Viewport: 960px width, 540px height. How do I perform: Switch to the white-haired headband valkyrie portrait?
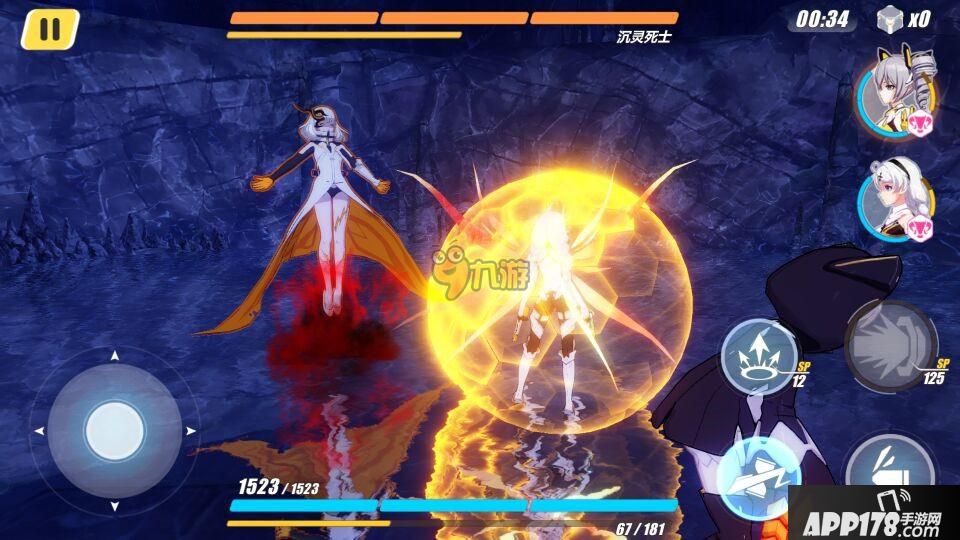tap(894, 200)
